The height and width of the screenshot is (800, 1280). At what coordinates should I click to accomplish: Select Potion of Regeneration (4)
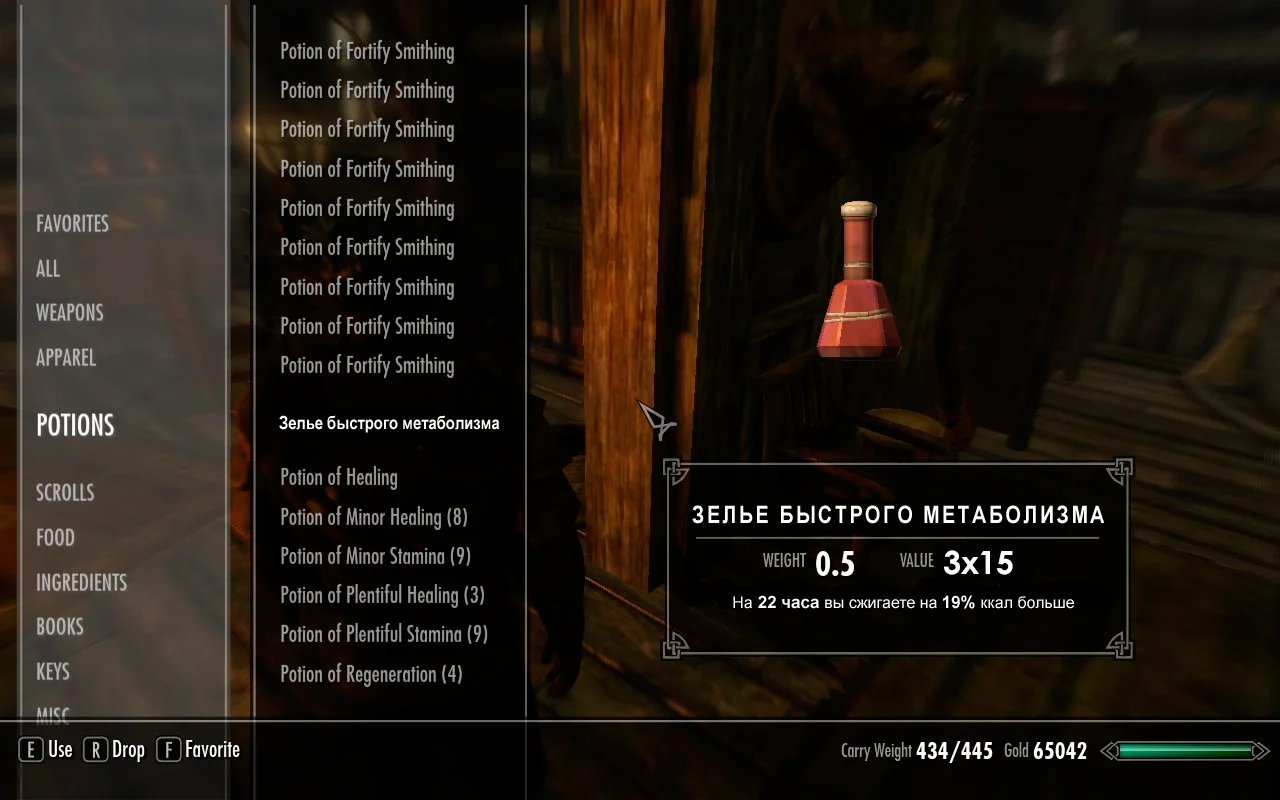pos(371,675)
